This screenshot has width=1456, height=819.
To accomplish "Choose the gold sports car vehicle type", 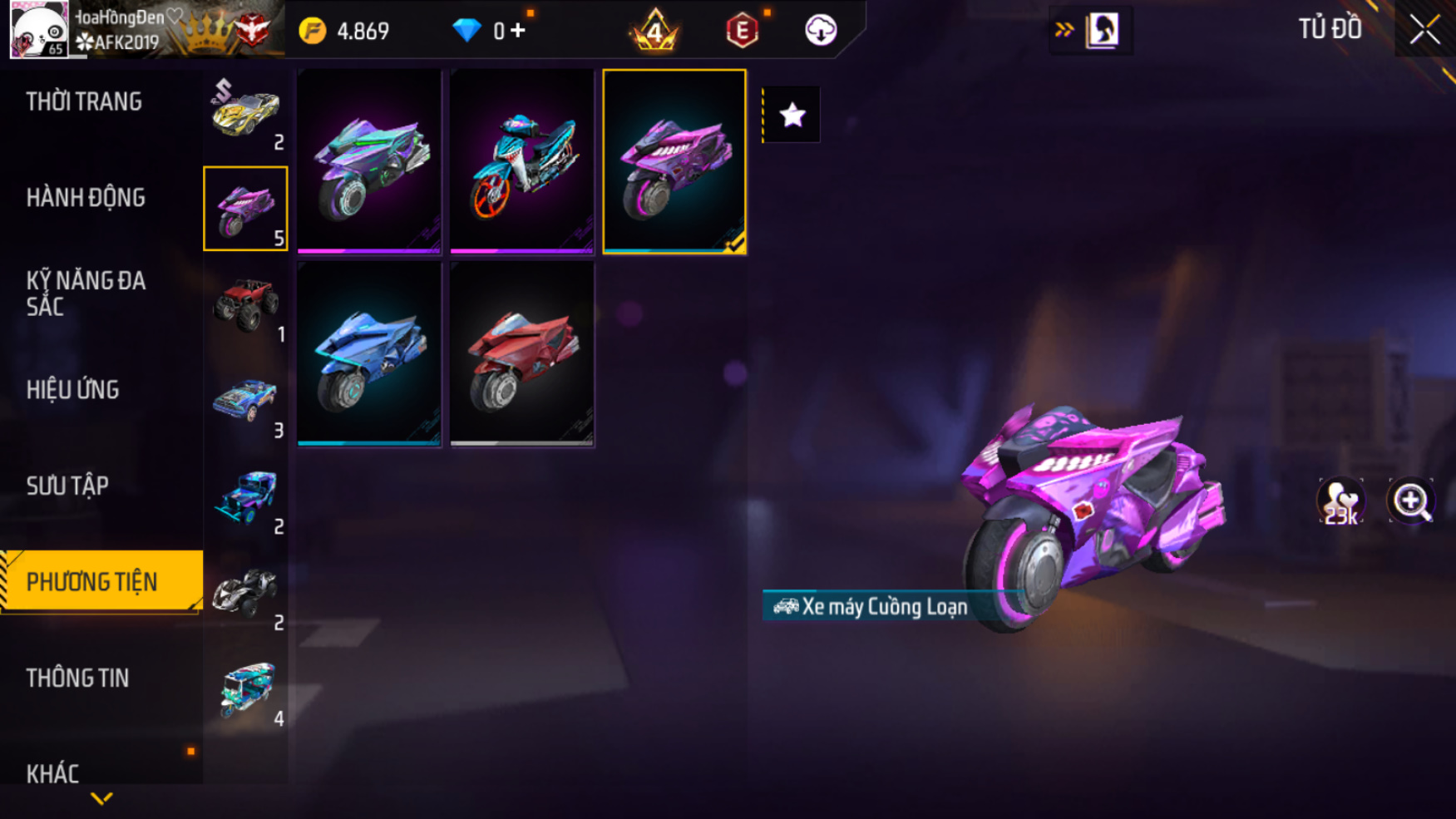I will (x=245, y=113).
